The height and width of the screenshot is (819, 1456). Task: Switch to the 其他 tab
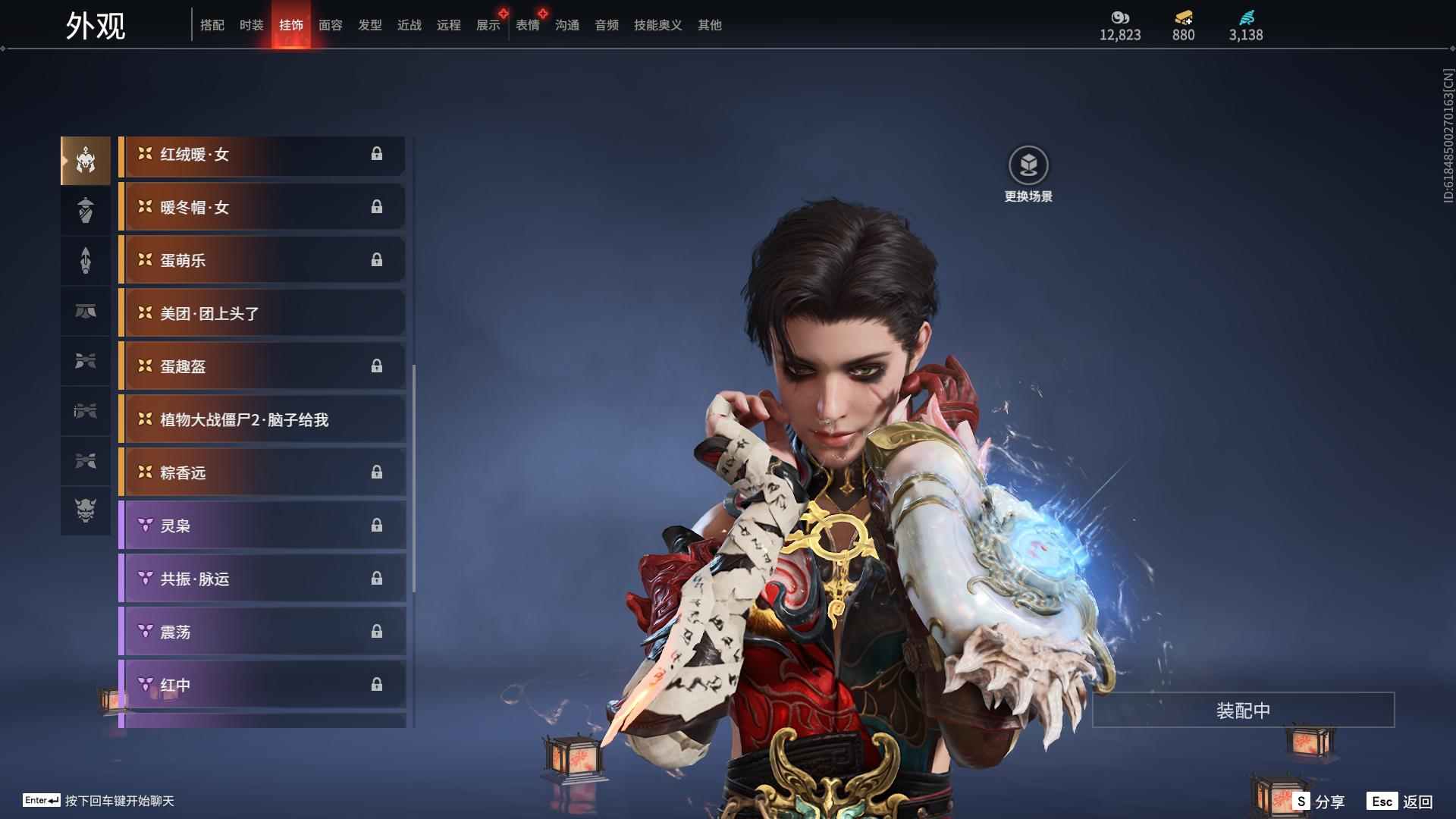[x=709, y=25]
